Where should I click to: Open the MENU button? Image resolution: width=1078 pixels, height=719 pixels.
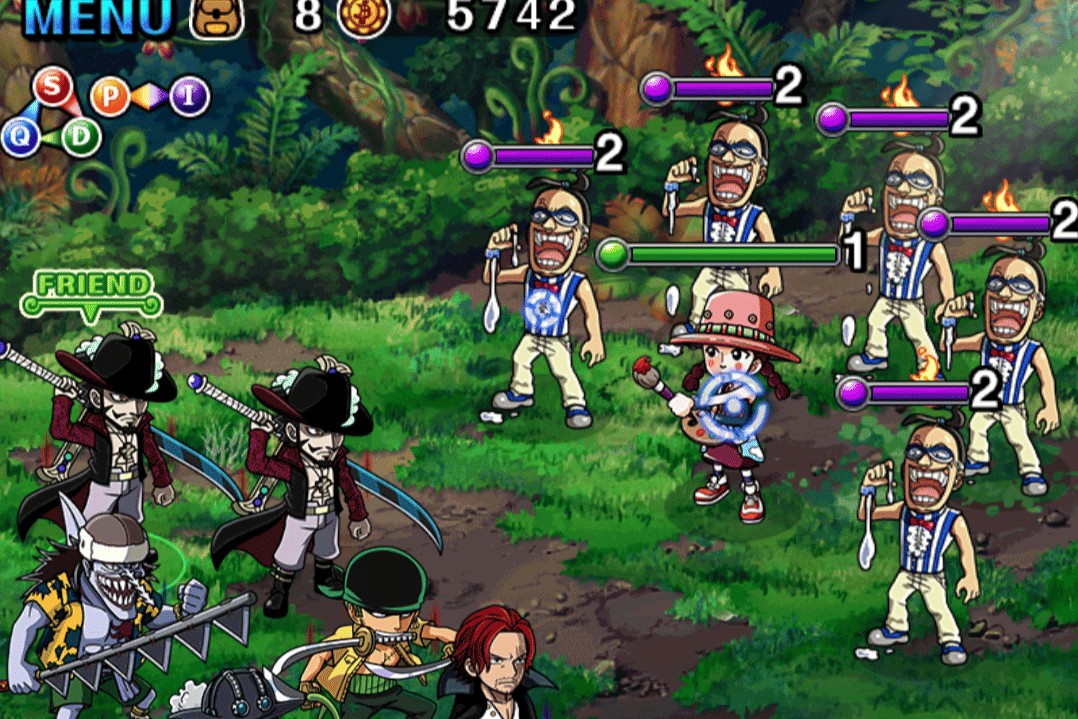point(98,17)
